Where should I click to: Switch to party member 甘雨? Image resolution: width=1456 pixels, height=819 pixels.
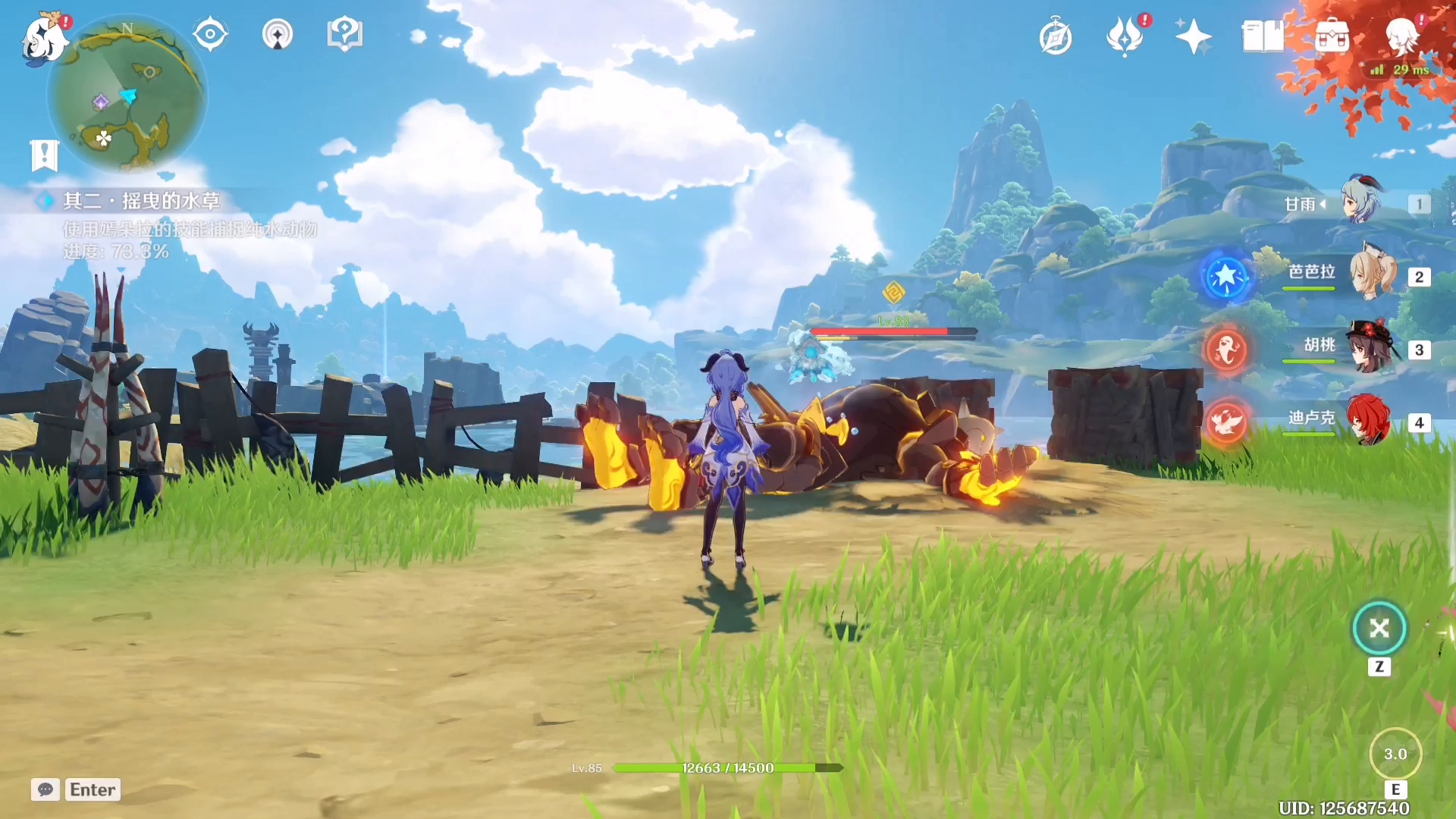pos(1362,202)
